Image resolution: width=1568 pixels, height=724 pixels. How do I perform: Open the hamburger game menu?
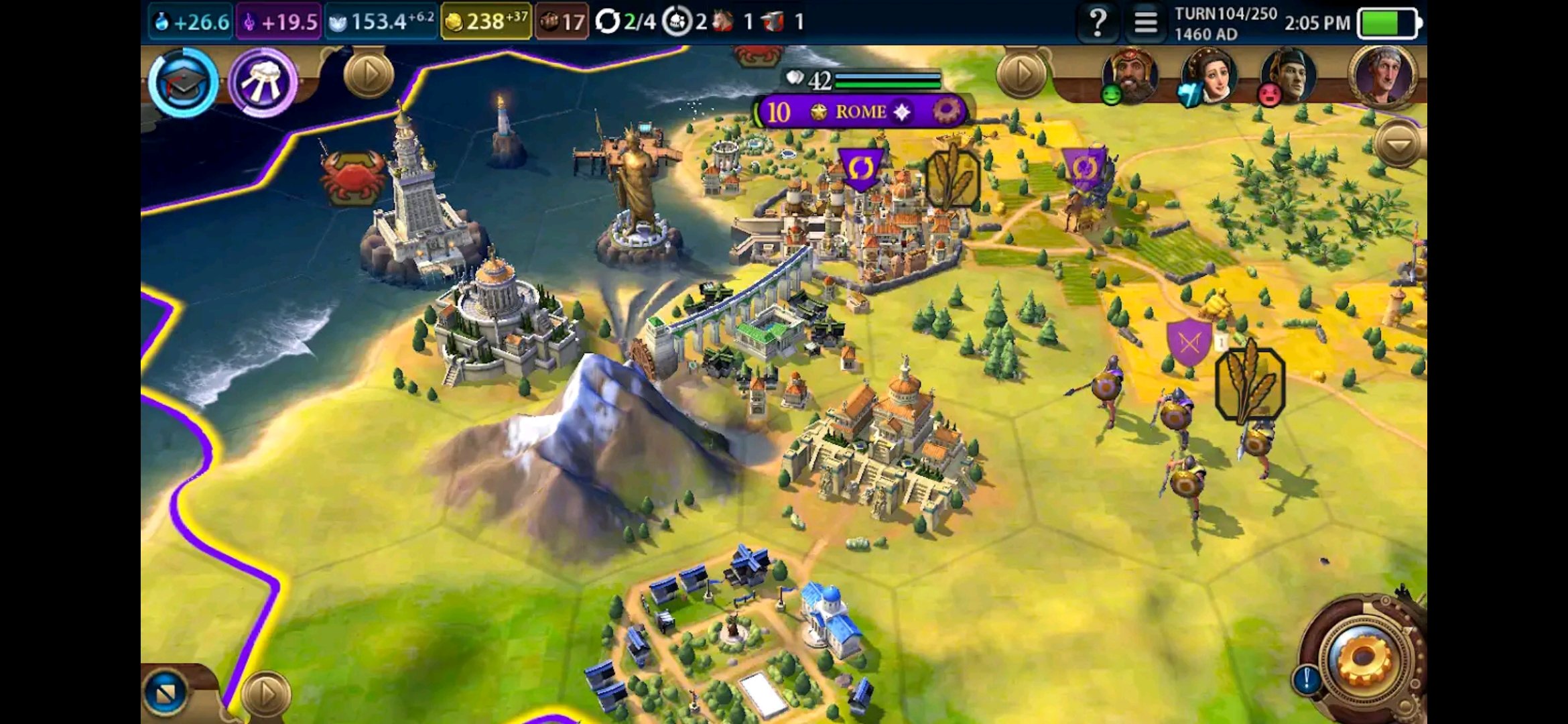tap(1145, 22)
